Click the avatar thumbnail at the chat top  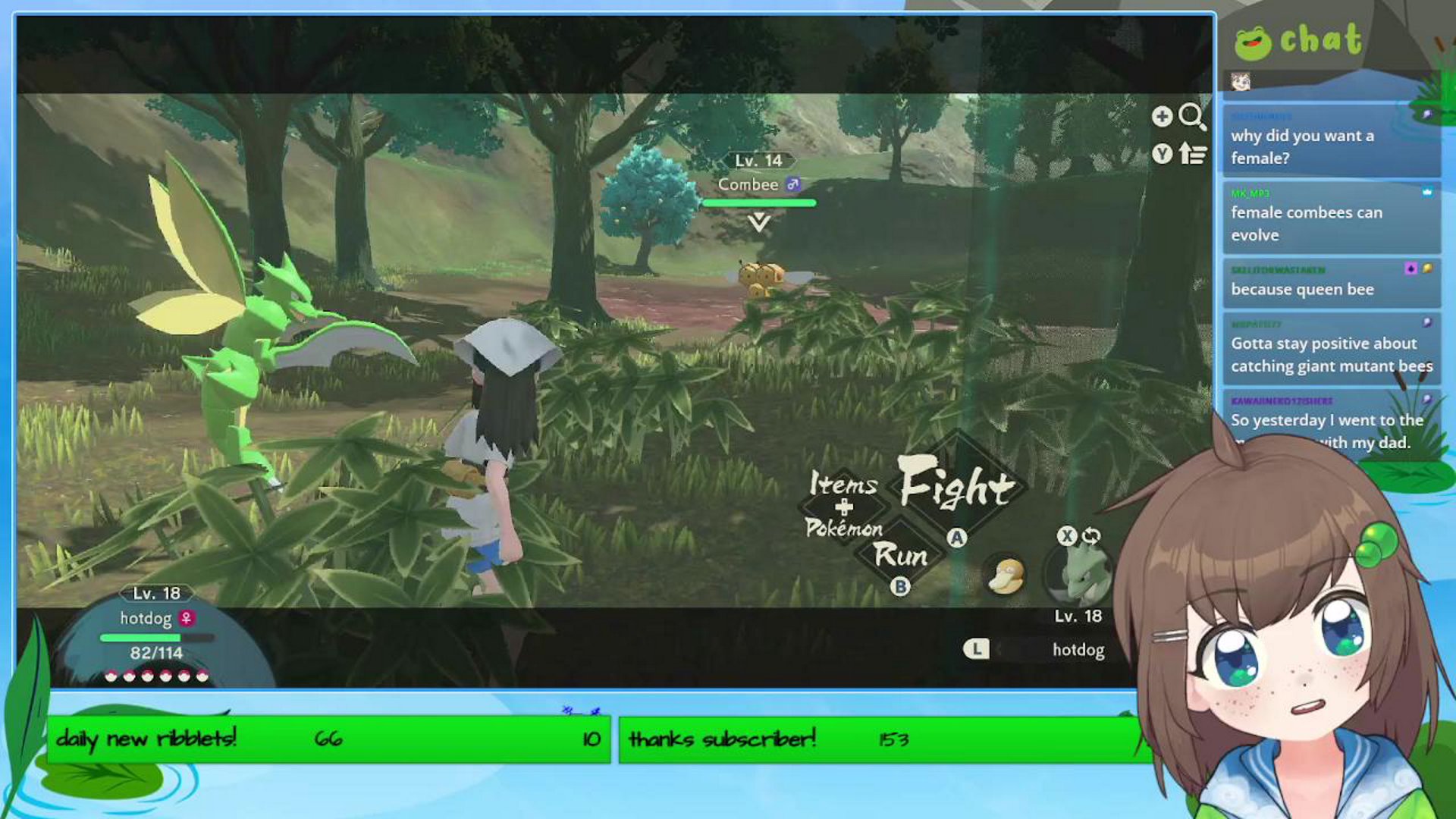coord(1242,82)
